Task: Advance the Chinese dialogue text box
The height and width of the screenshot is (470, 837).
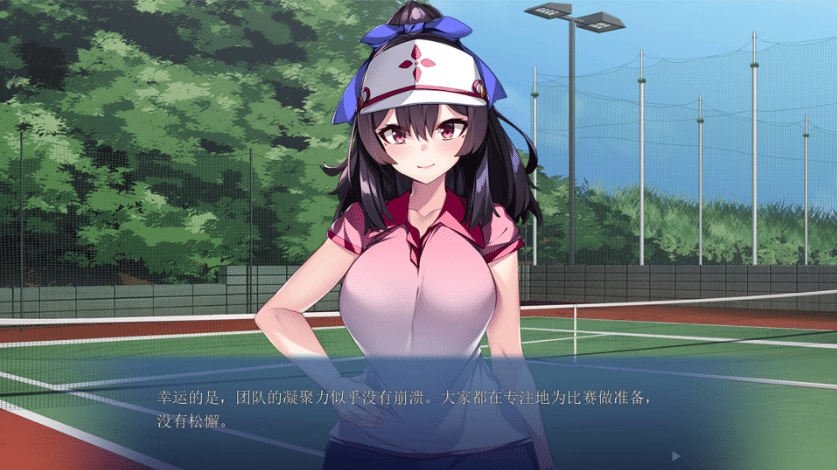Action: point(418,408)
